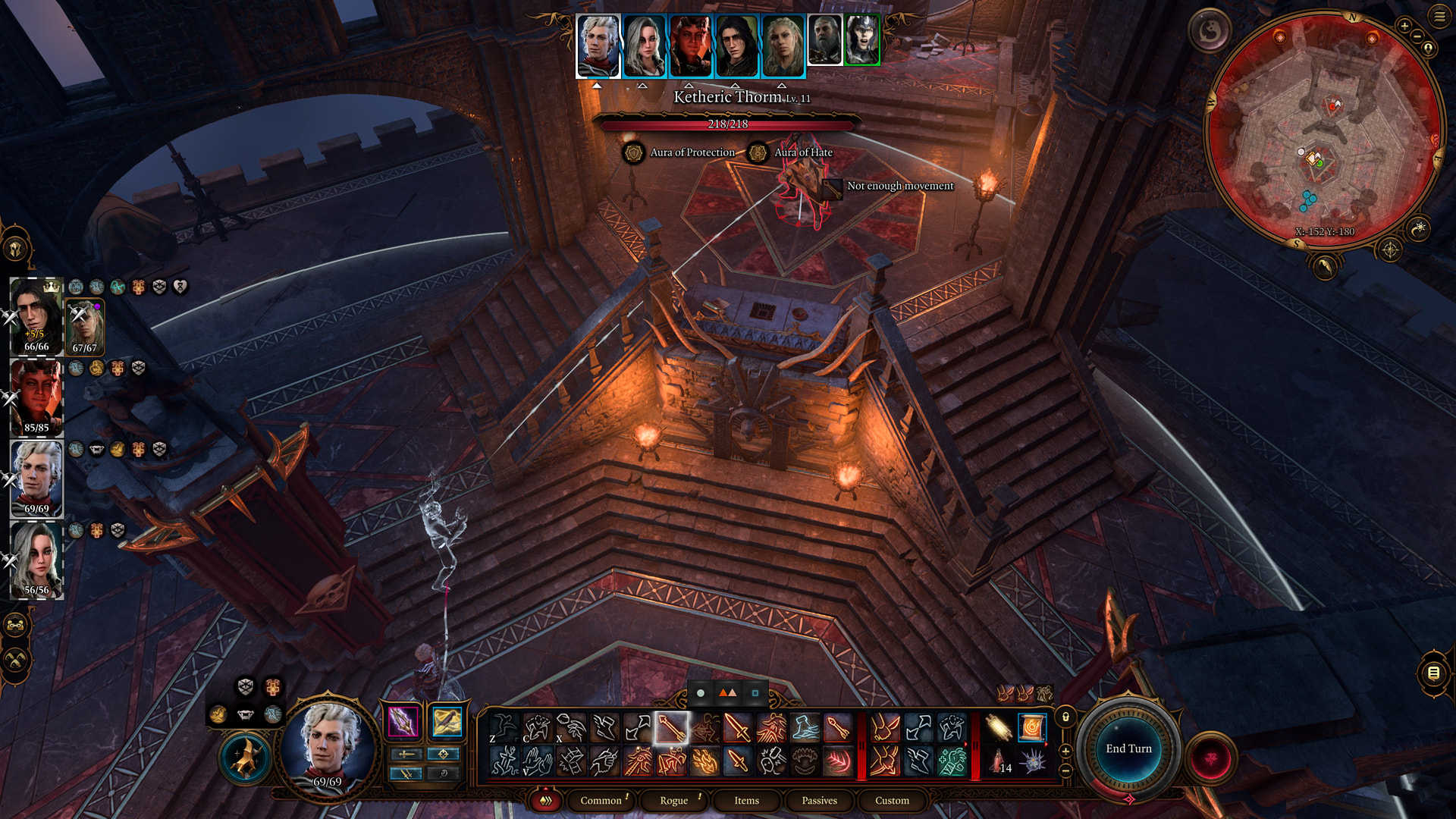The image size is (1456, 819).
Task: Use the potion with count 14
Action: point(999,761)
